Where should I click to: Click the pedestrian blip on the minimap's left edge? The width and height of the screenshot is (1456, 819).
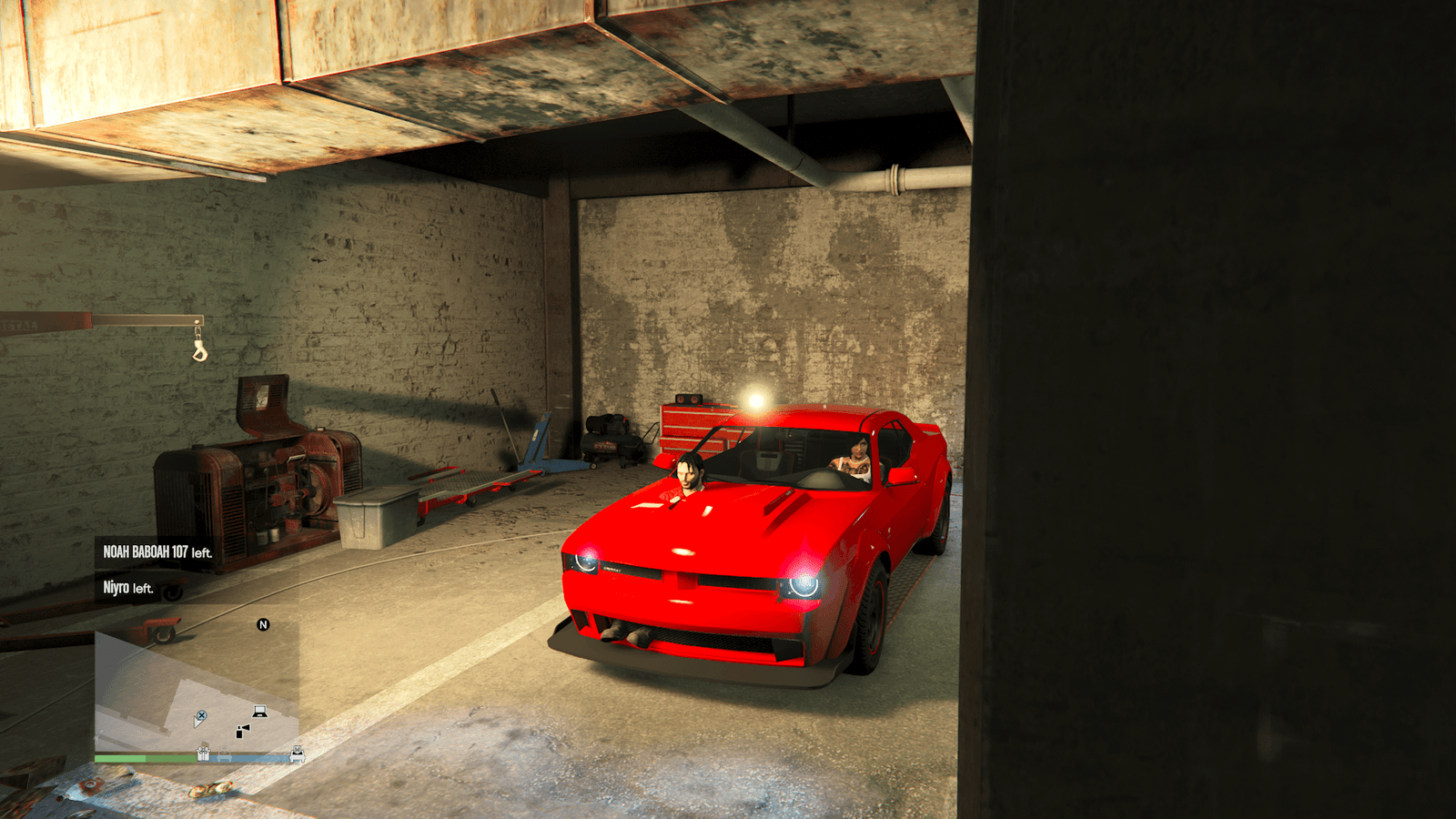click(x=98, y=738)
